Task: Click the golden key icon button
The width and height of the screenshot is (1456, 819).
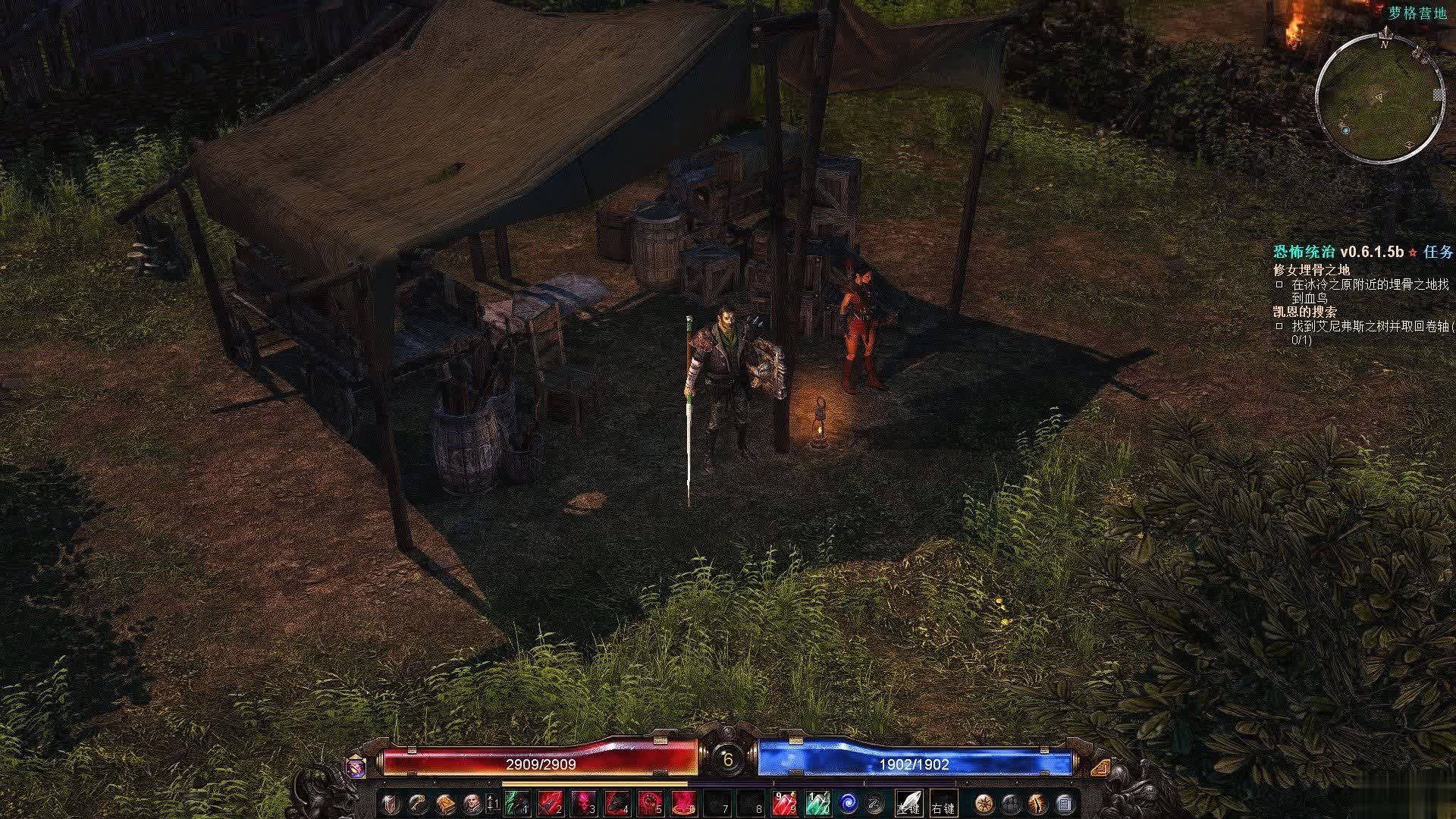Action: [x=417, y=803]
